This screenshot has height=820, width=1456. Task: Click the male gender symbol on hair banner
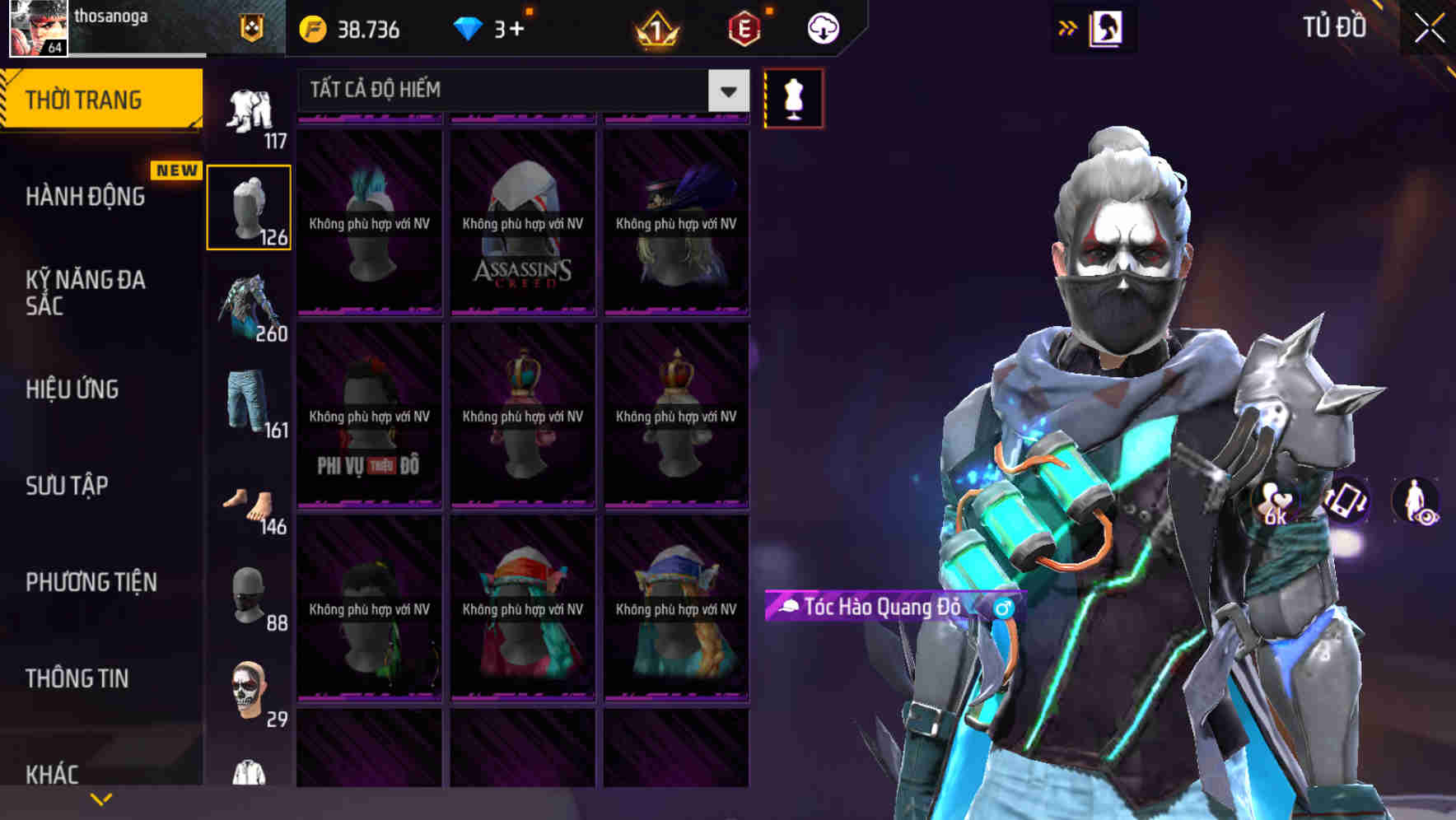point(1001,608)
